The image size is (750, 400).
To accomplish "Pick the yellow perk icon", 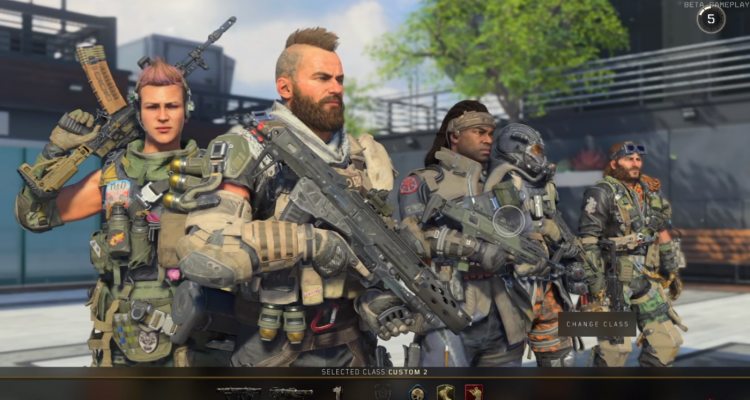I will click(445, 392).
